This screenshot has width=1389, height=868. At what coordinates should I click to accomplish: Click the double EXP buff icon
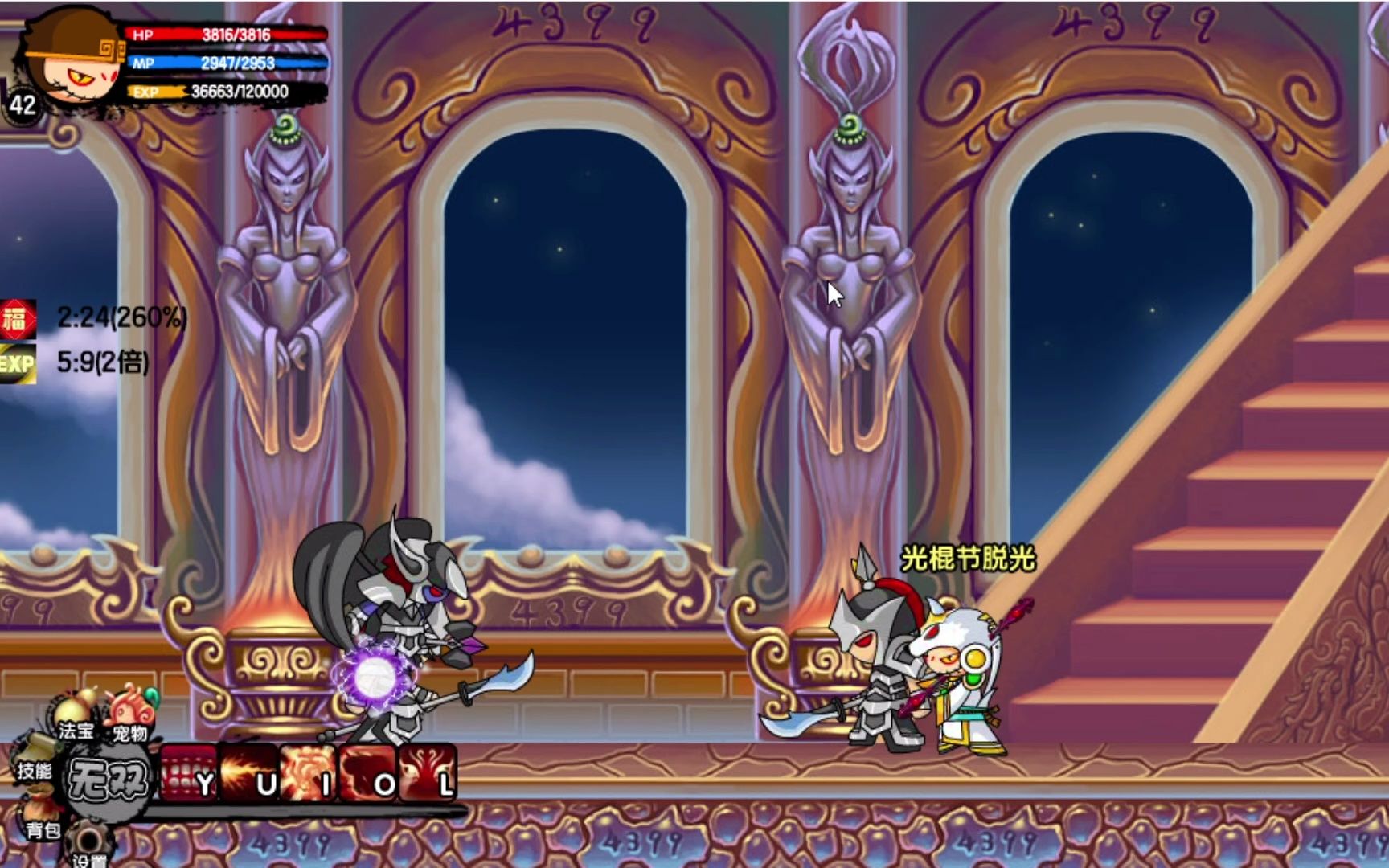[x=18, y=363]
